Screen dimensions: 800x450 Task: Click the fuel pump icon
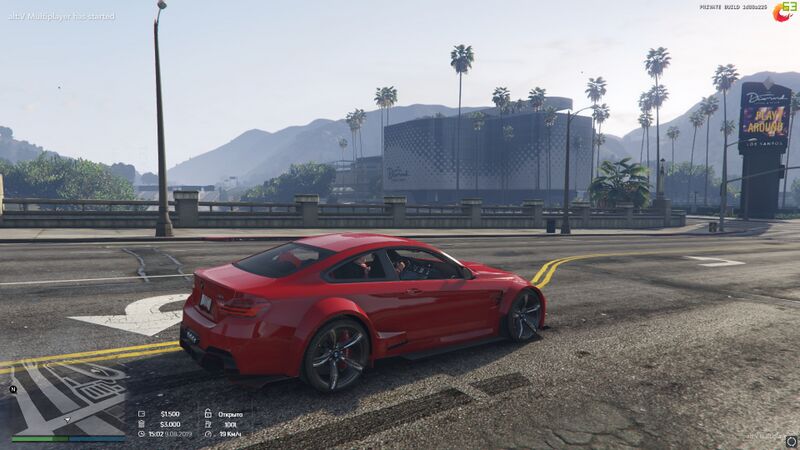tap(207, 424)
